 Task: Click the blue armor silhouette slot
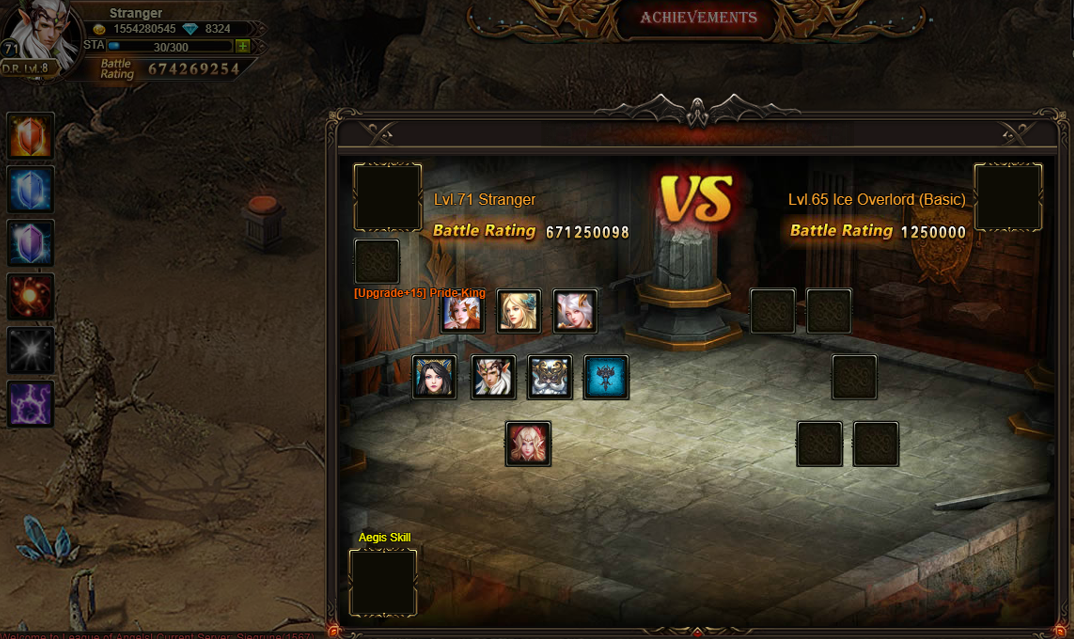(x=606, y=378)
